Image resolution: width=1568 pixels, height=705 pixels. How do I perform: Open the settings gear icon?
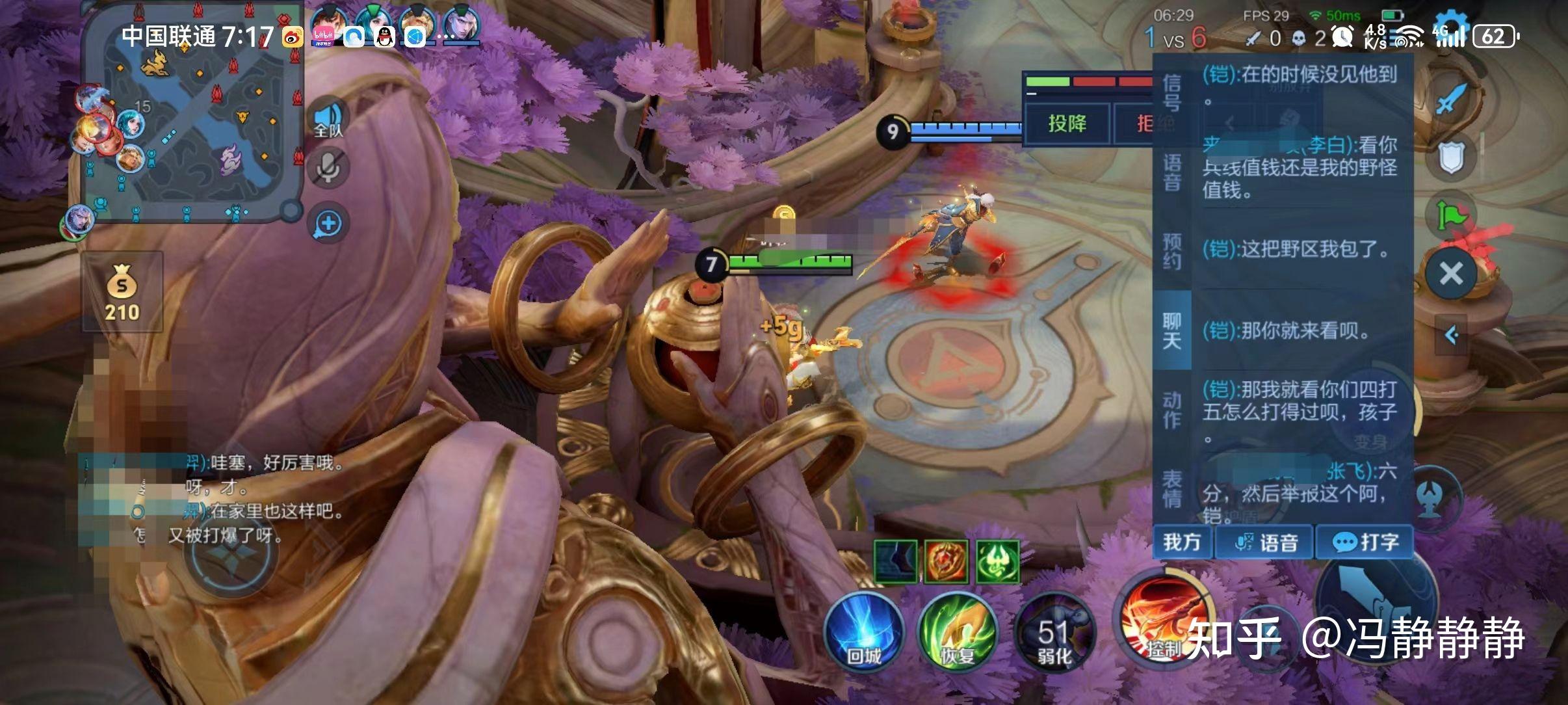pyautogui.click(x=1451, y=26)
